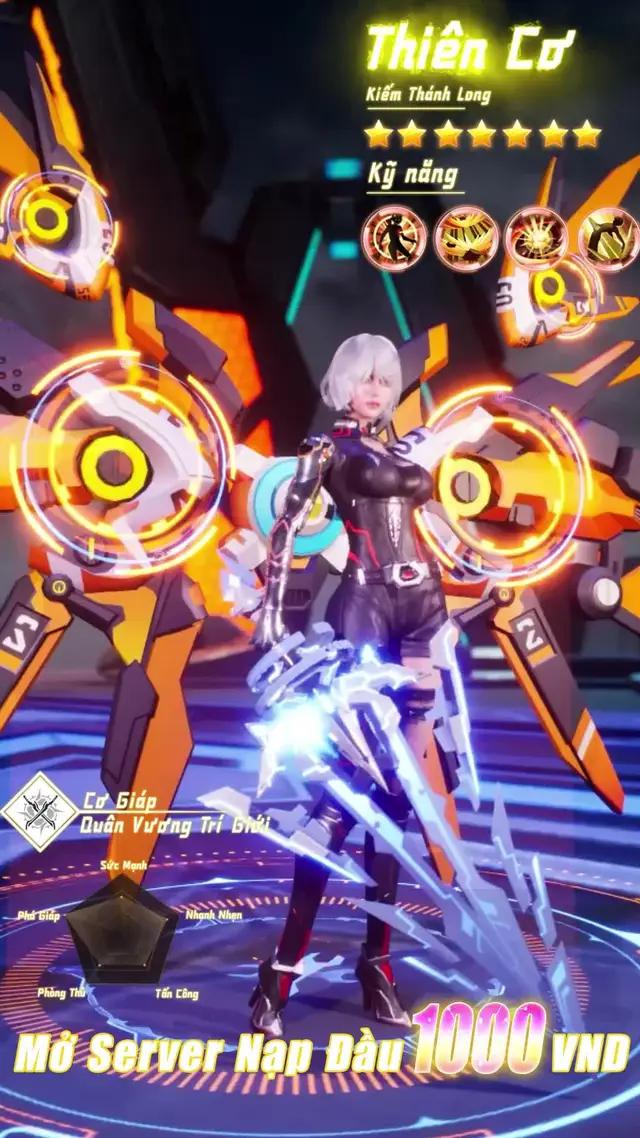This screenshot has height=1138, width=640.
Task: Select the standing silhouette skill icon
Action: [394, 238]
